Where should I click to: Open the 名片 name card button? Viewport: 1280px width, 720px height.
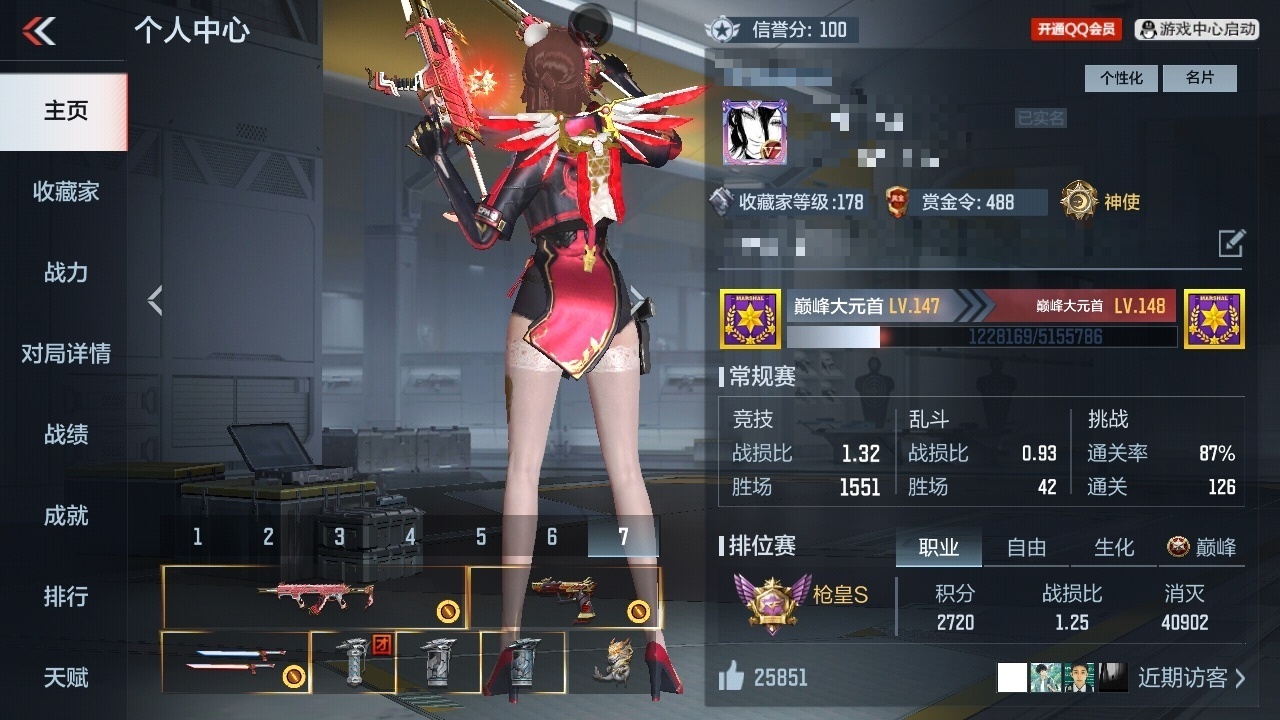coord(1199,78)
